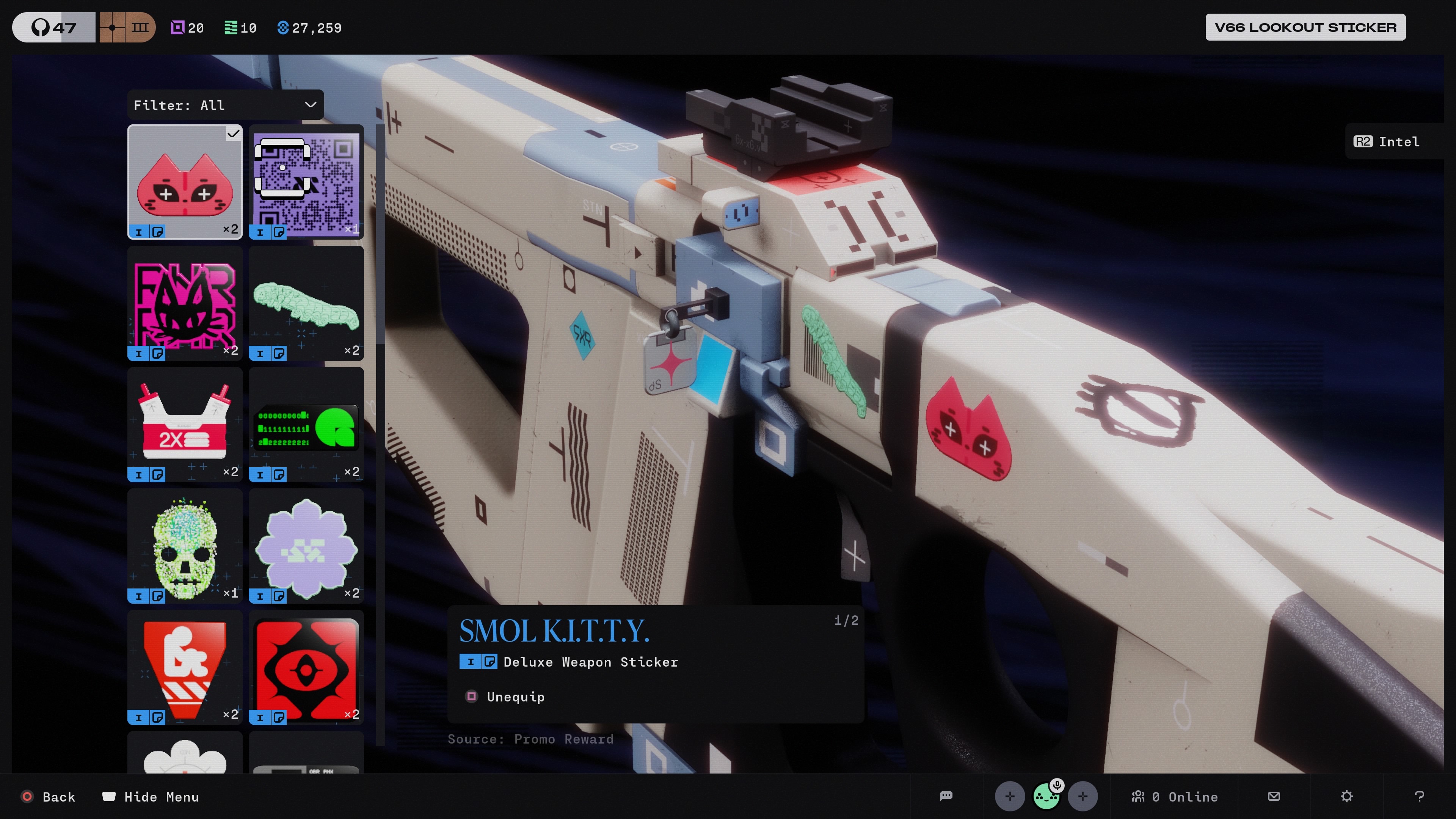Open the help question mark
This screenshot has height=819, width=1456.
[1419, 796]
